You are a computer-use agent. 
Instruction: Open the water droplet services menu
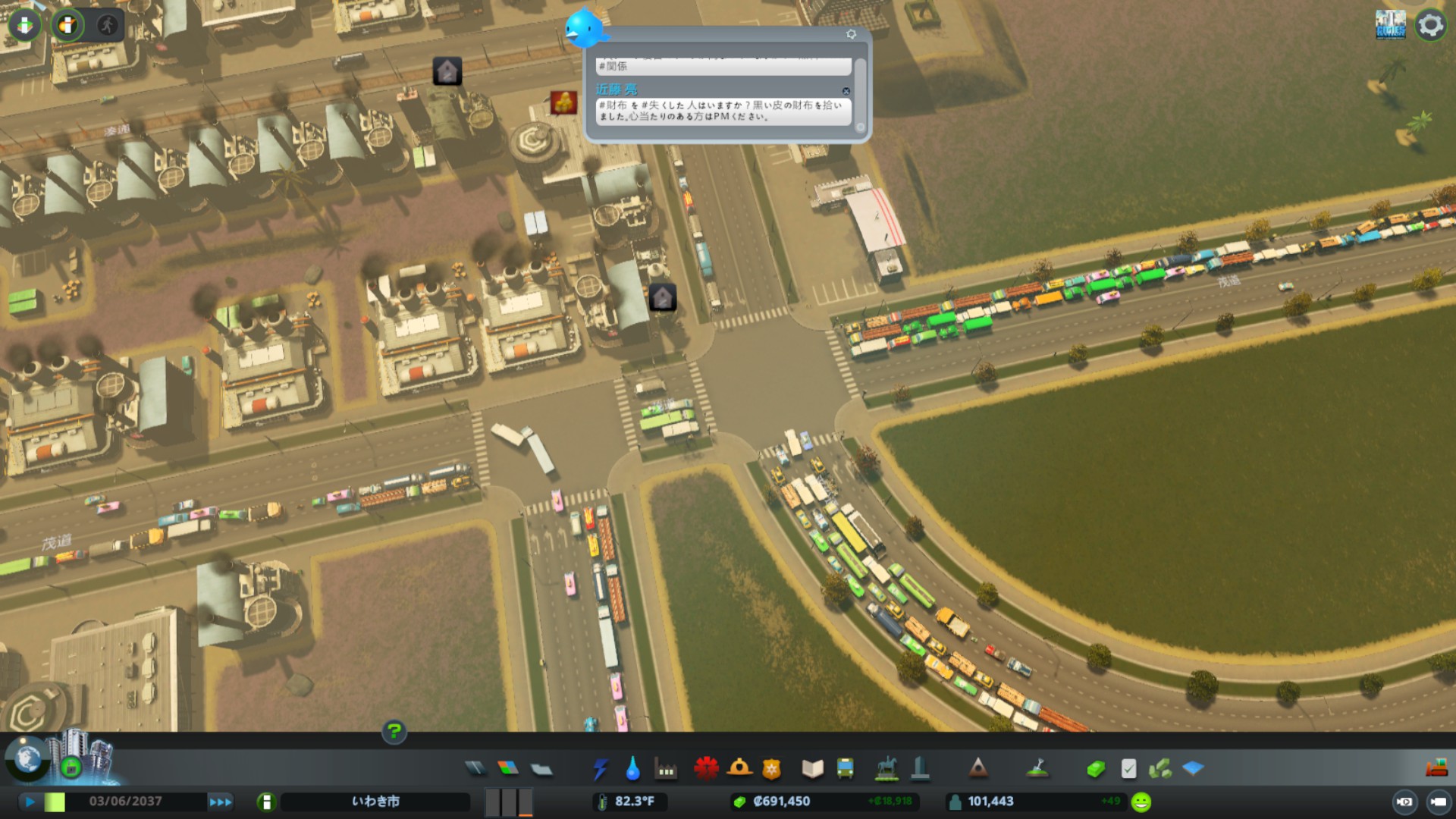coord(632,769)
